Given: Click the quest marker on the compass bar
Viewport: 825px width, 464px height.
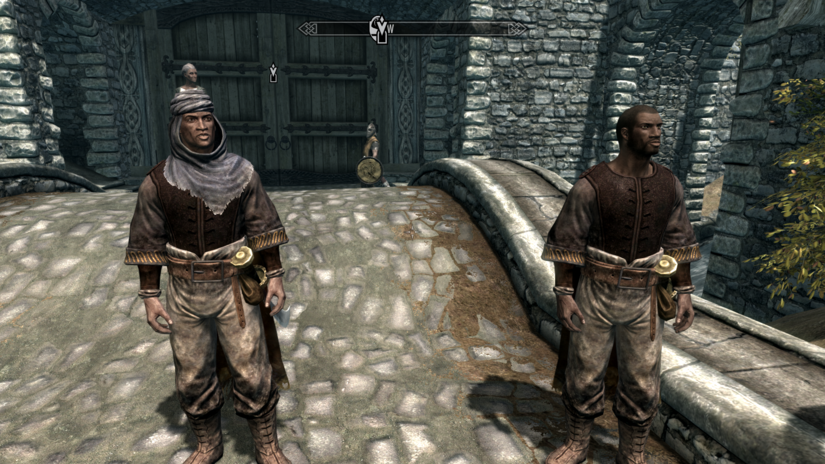Looking at the screenshot, I should 380,29.
